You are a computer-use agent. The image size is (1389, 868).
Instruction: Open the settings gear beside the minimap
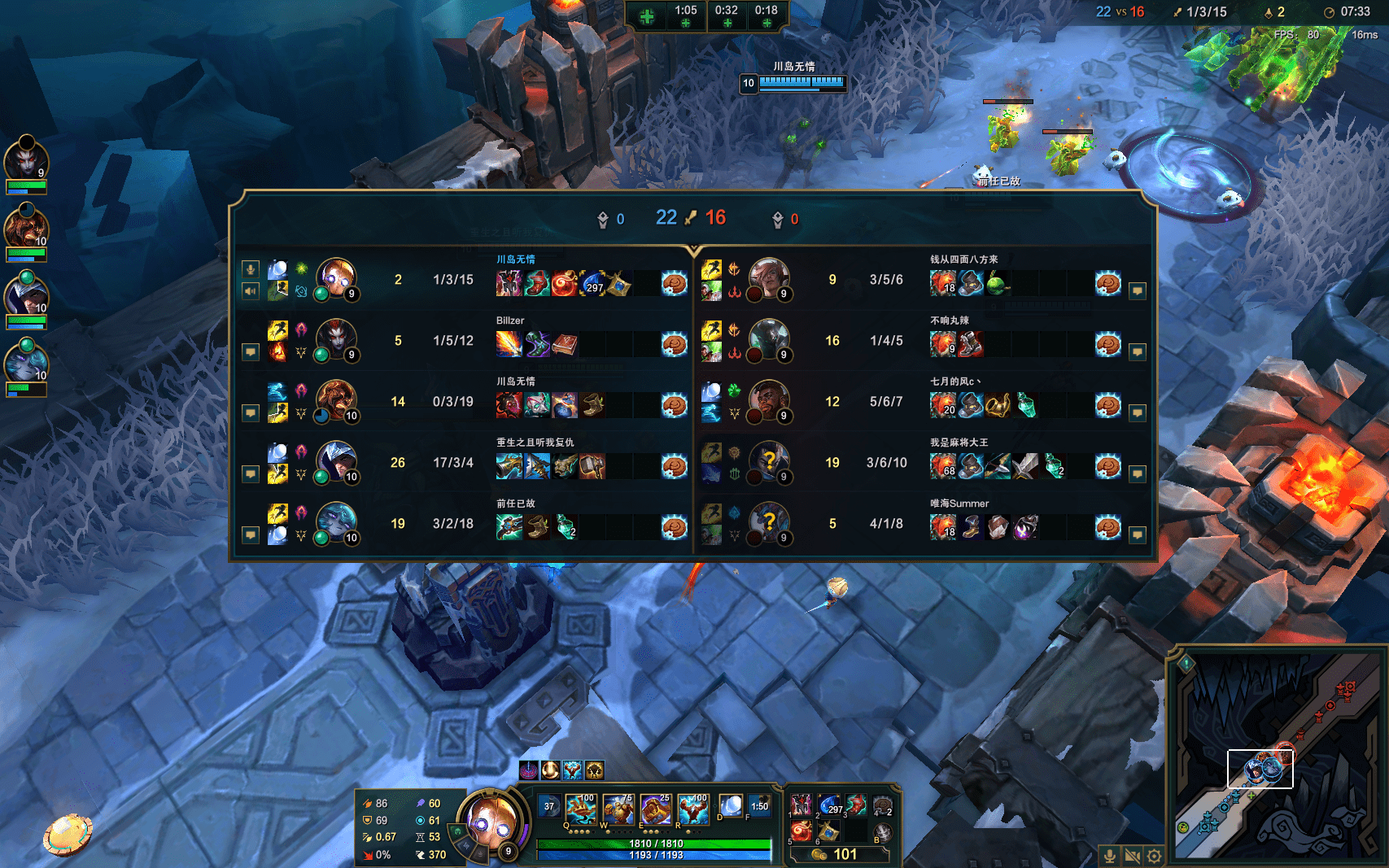[1154, 856]
